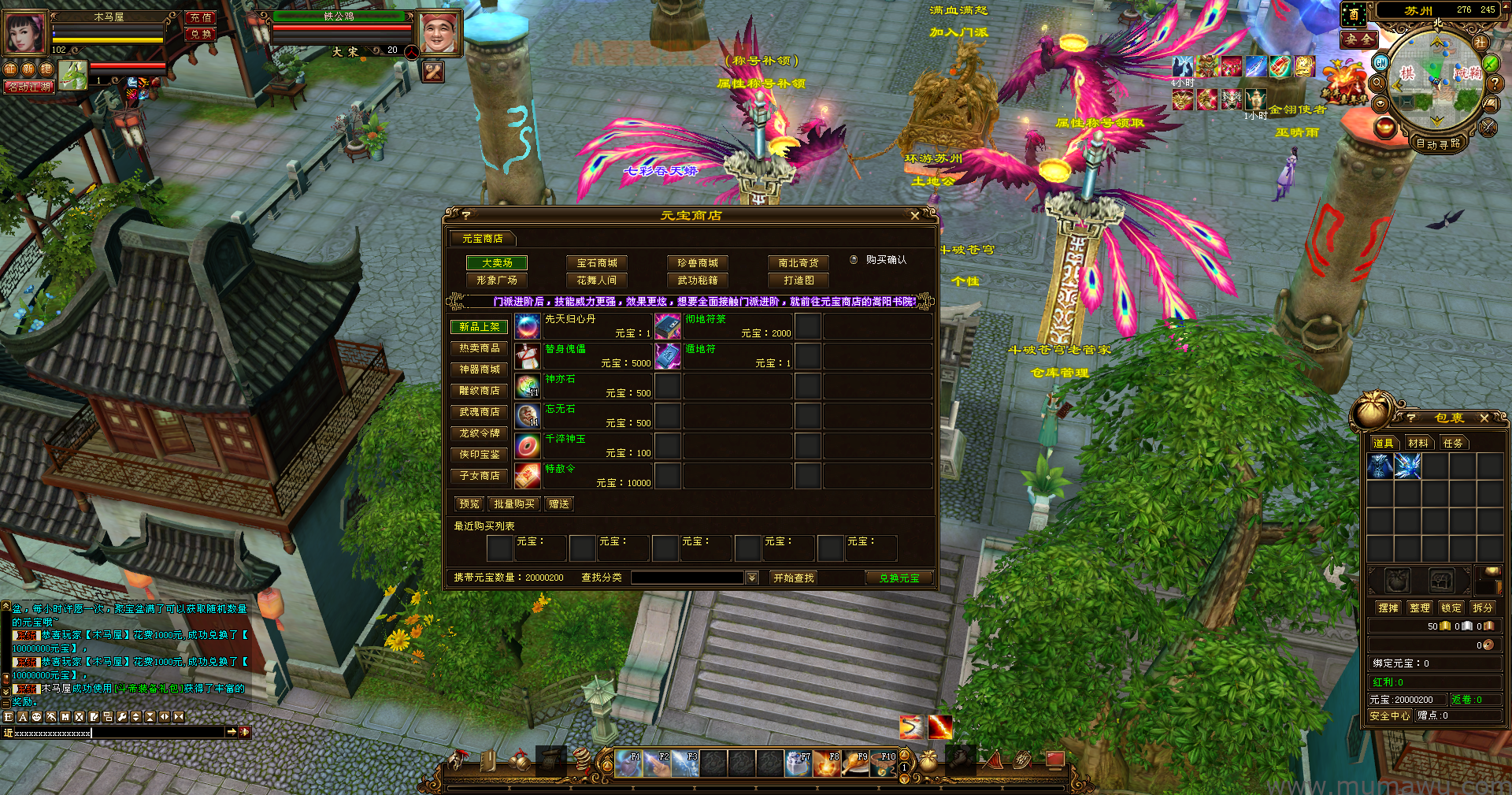Toggle the 购买确认 purchase confirmation option
The width and height of the screenshot is (1512, 795).
[854, 260]
